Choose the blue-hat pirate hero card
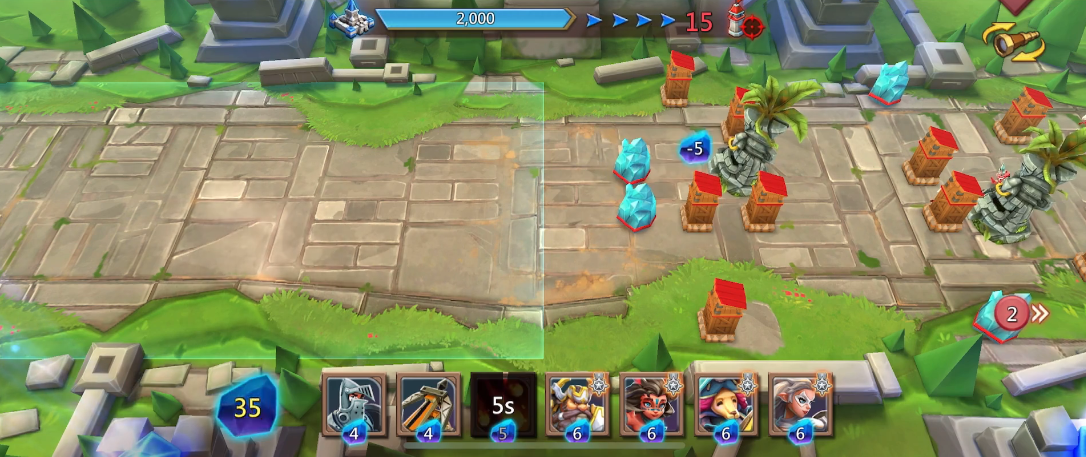This screenshot has height=457, width=1086. [x=726, y=404]
